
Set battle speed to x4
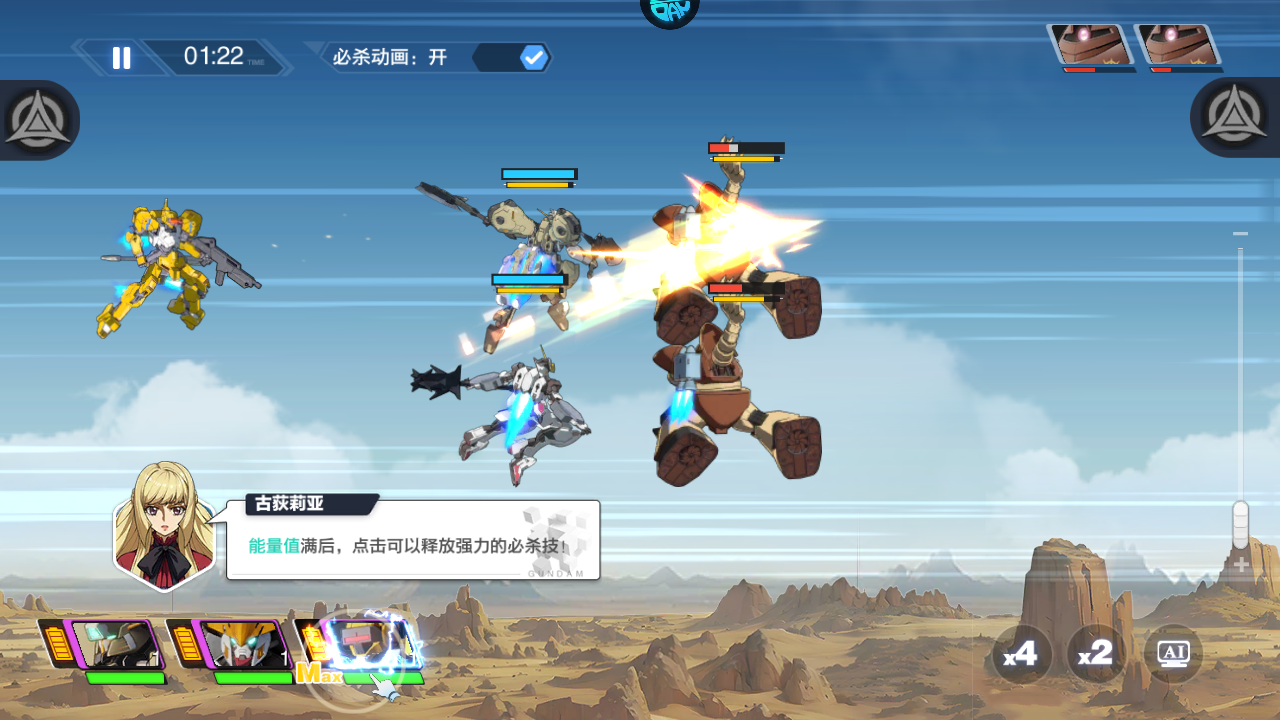click(1021, 654)
